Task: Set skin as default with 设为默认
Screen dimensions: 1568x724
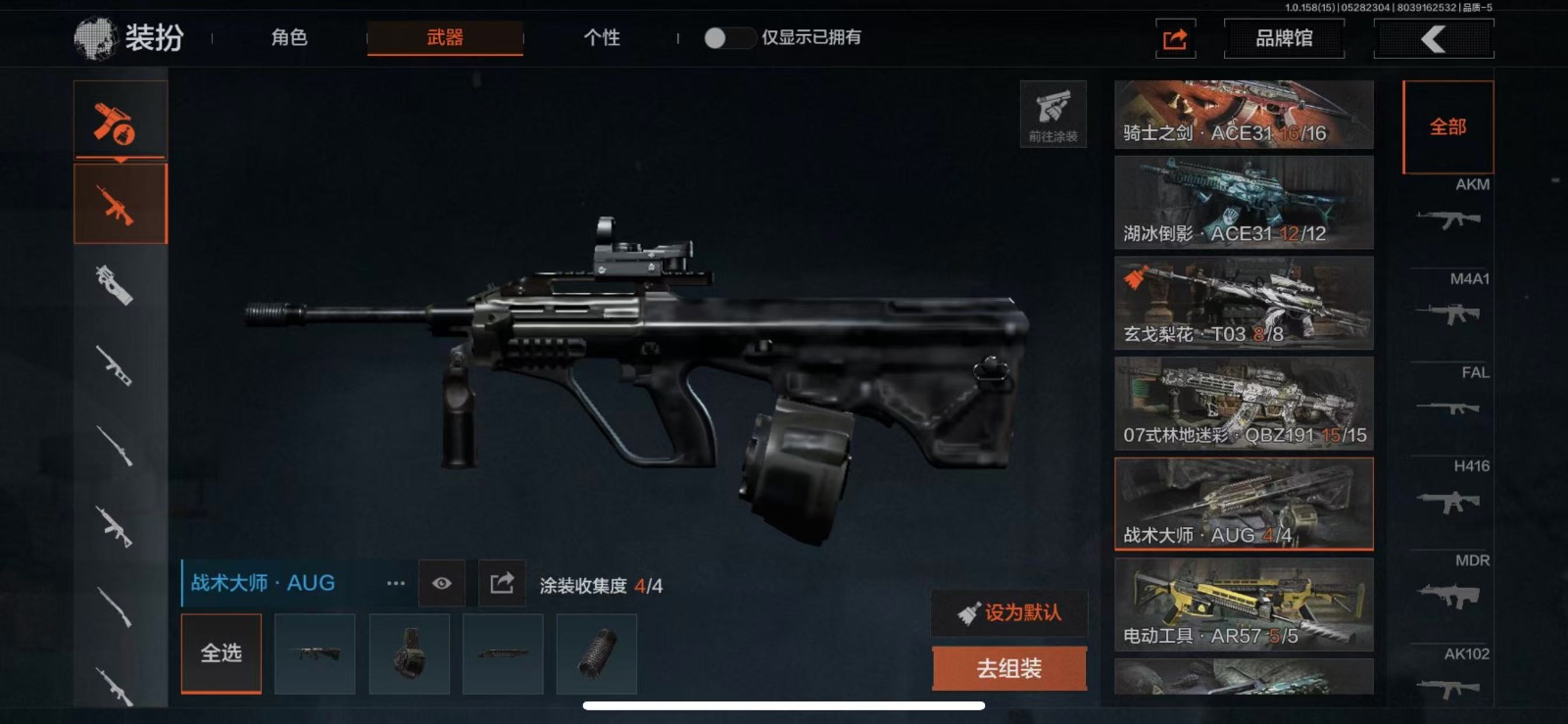Action: point(1009,612)
